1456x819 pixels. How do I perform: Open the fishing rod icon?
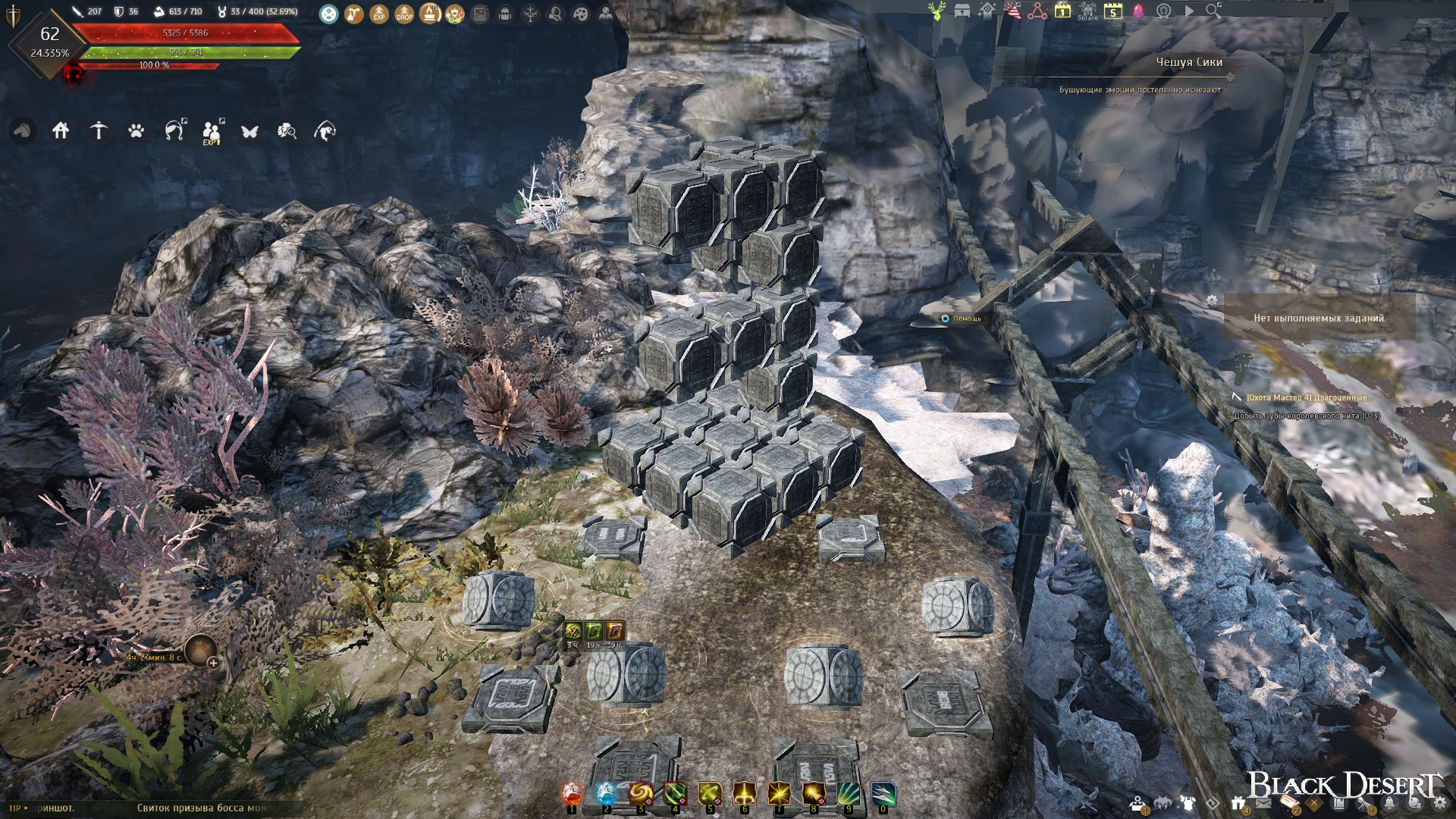click(x=174, y=130)
